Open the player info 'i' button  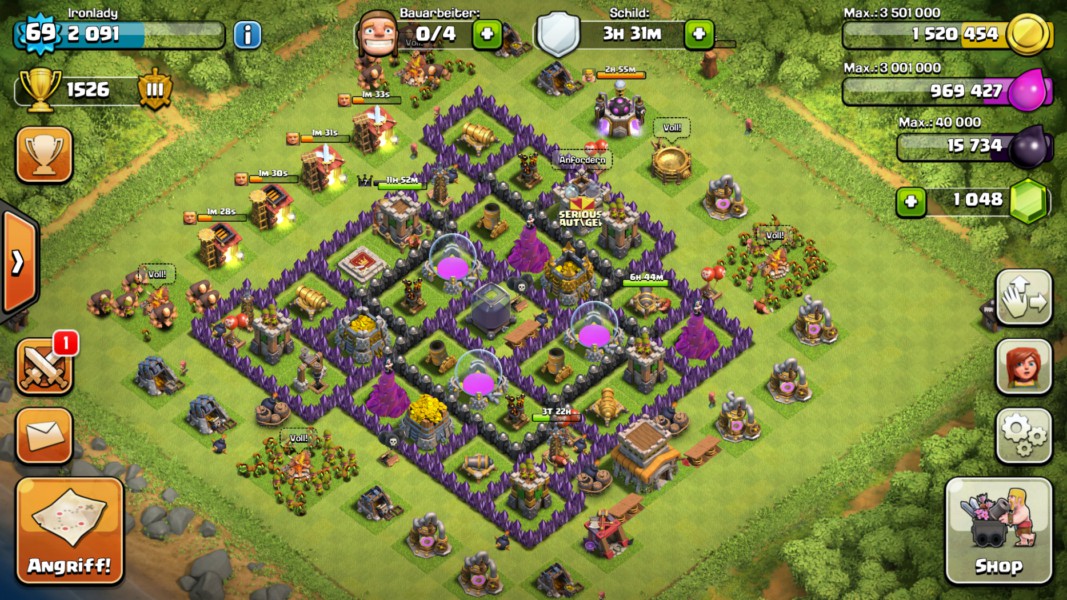pos(247,35)
